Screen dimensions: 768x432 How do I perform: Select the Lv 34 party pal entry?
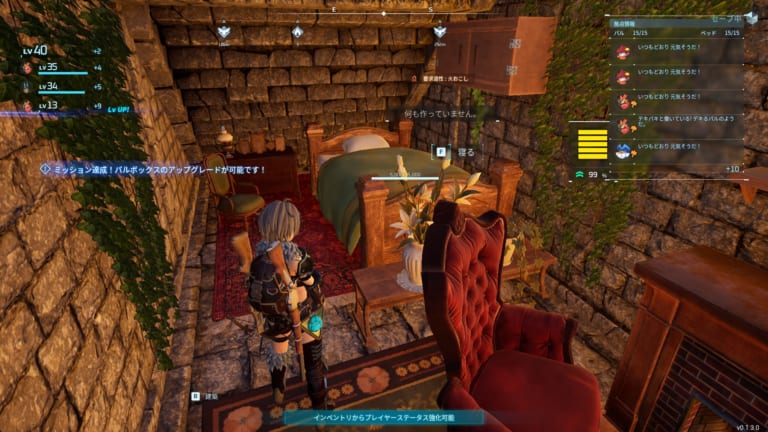click(45, 87)
